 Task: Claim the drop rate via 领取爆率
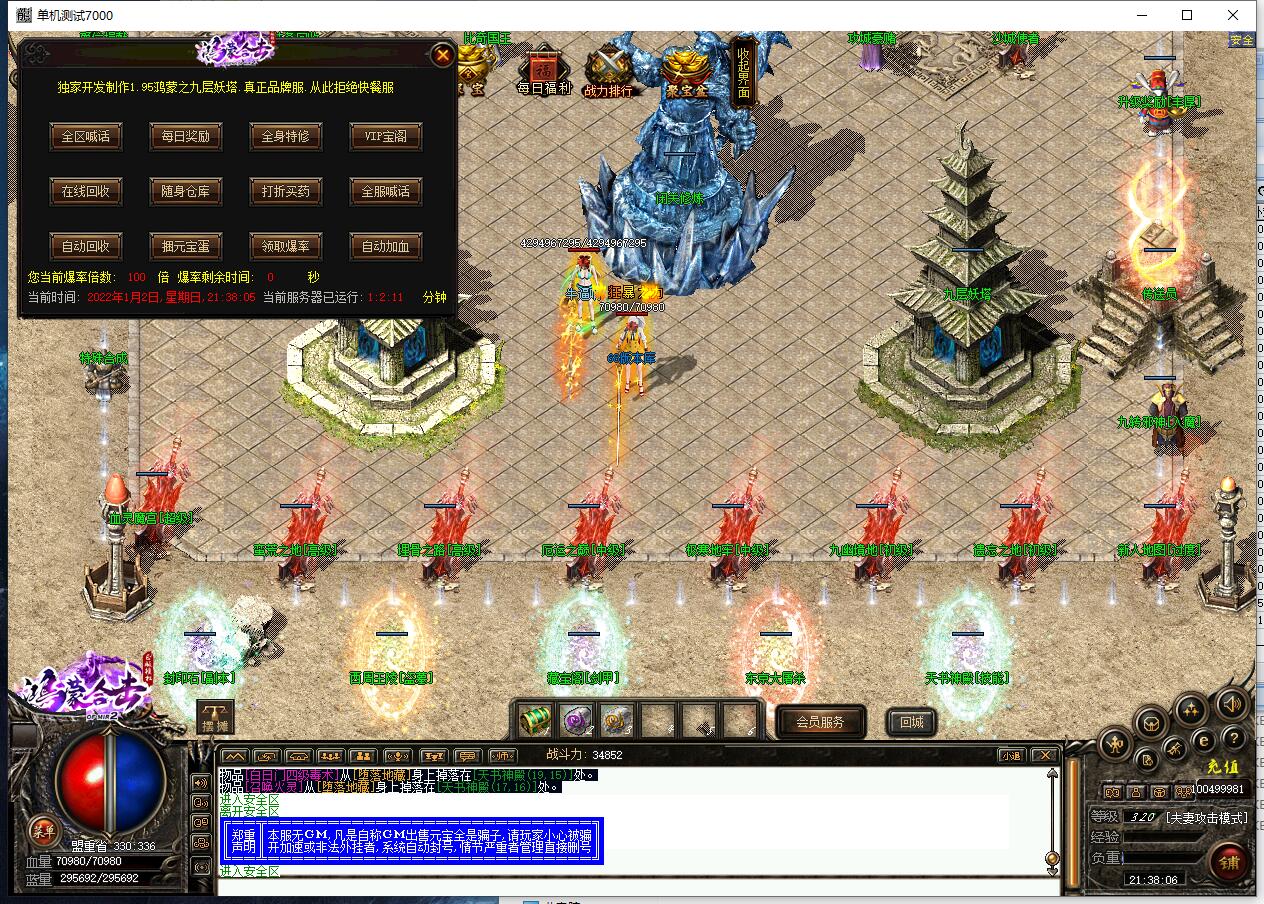285,246
